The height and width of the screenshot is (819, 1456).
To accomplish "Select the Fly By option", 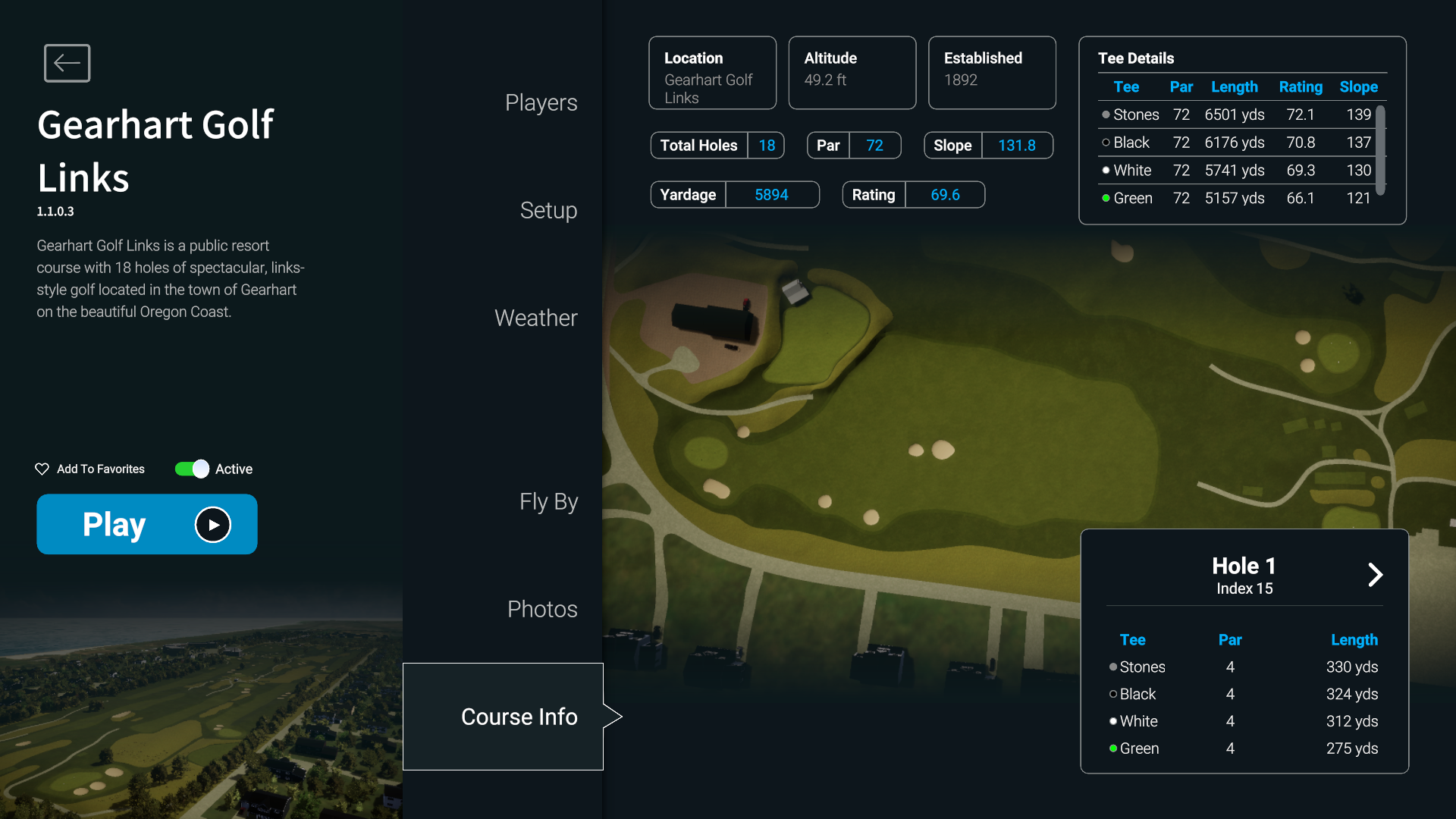I will click(548, 501).
